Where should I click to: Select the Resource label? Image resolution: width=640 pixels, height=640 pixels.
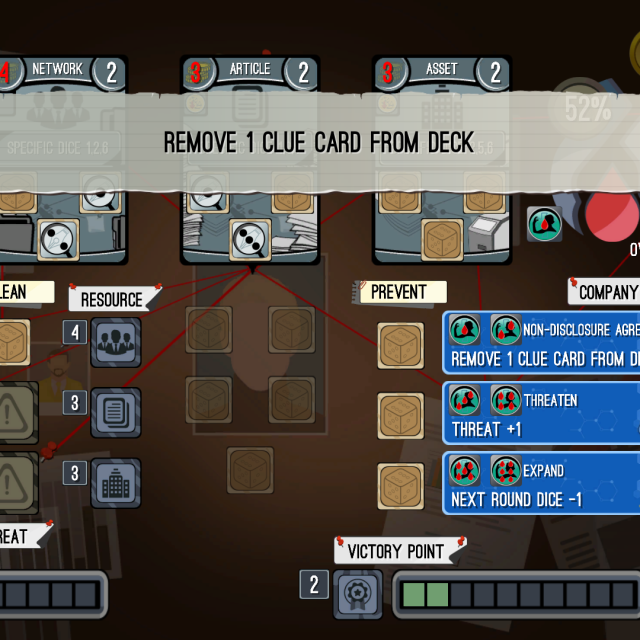pyautogui.click(x=112, y=299)
